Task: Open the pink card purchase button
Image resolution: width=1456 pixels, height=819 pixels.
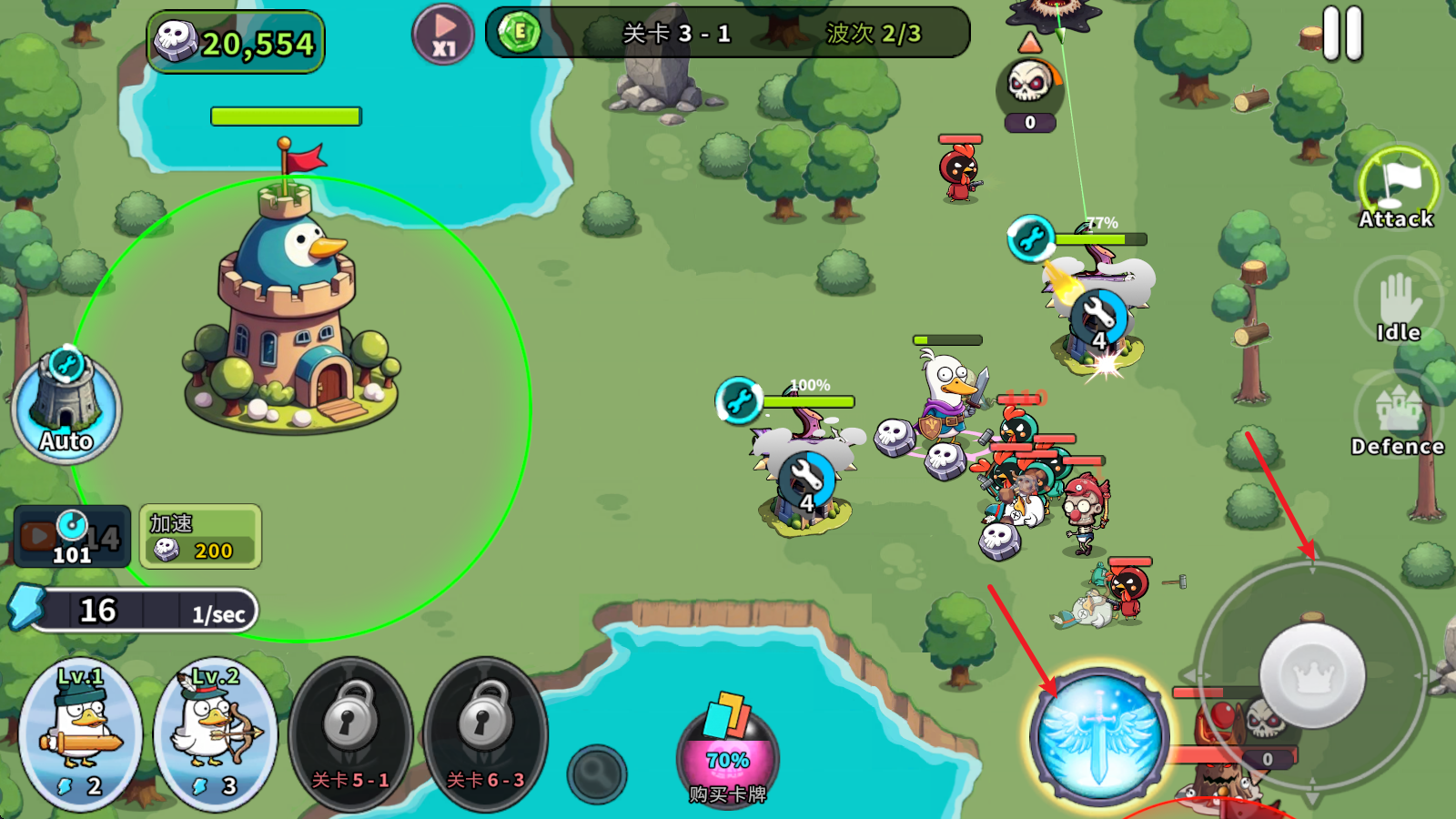Action: 727,751
